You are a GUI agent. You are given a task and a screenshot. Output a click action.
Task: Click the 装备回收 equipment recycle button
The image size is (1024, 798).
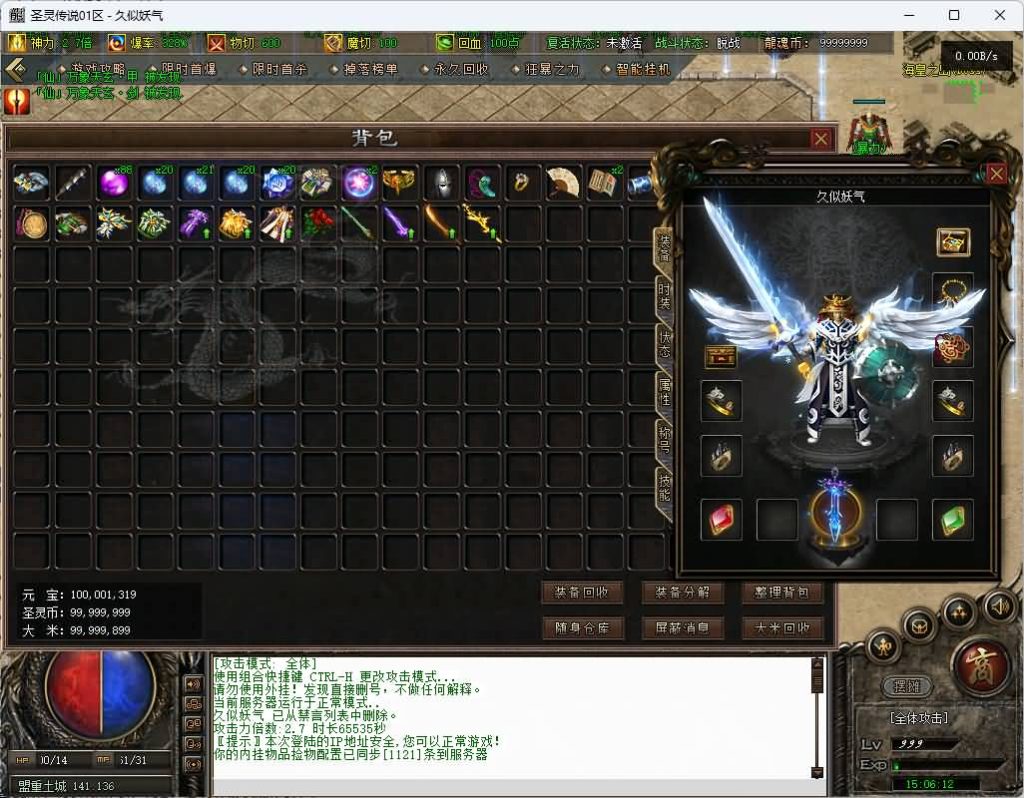[x=582, y=592]
